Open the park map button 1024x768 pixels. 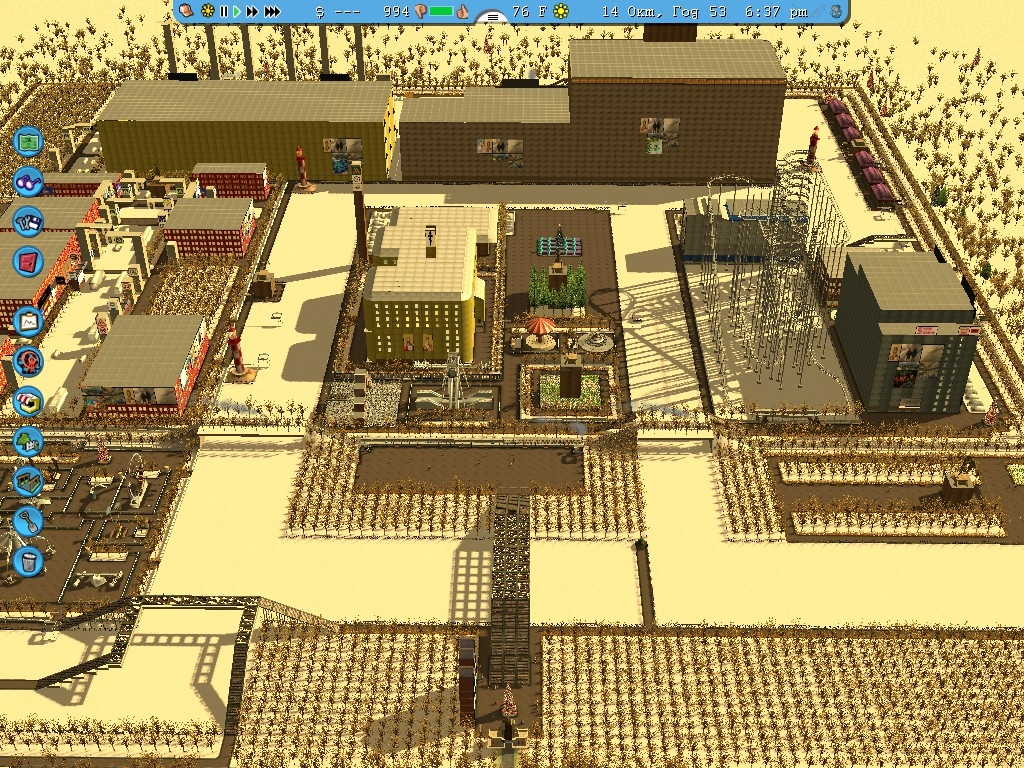[x=28, y=141]
